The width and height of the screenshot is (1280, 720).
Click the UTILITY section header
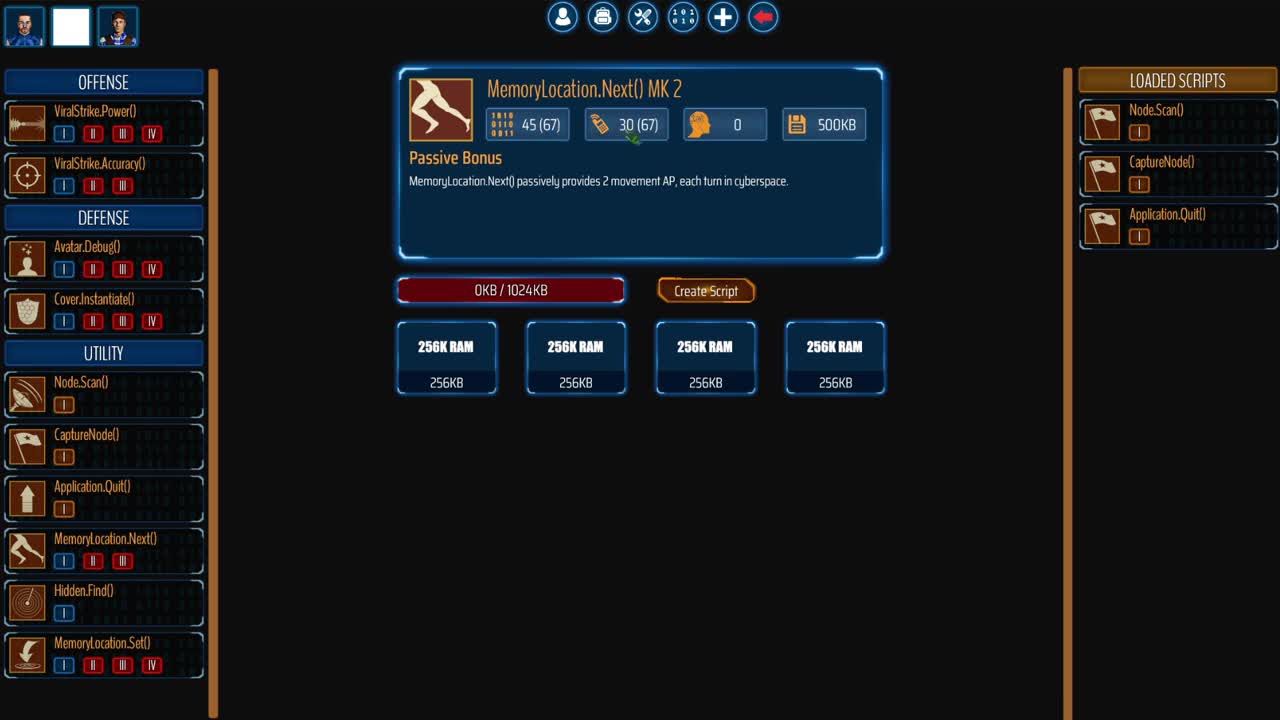pyautogui.click(x=104, y=353)
